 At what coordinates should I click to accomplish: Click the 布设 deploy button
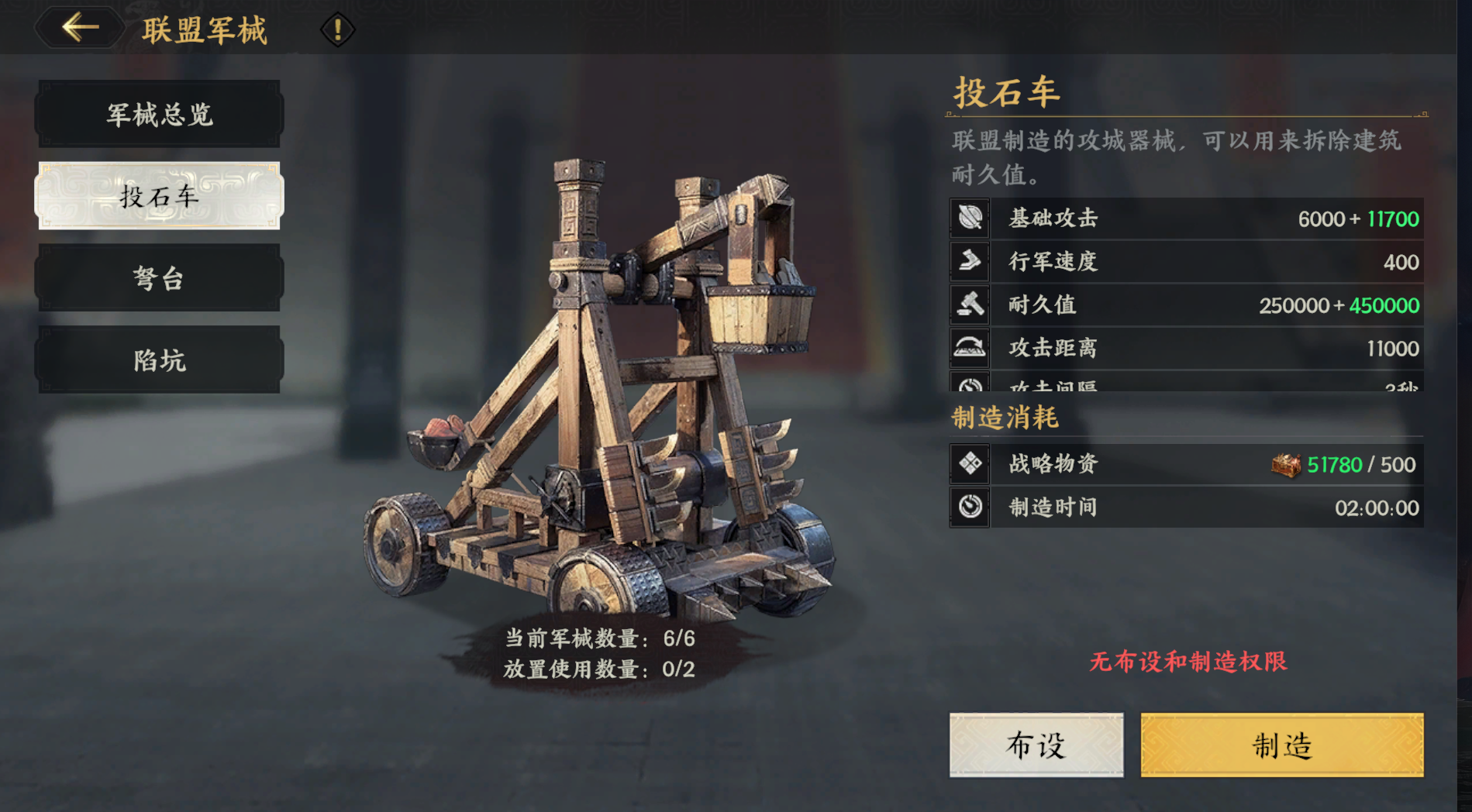[1036, 745]
